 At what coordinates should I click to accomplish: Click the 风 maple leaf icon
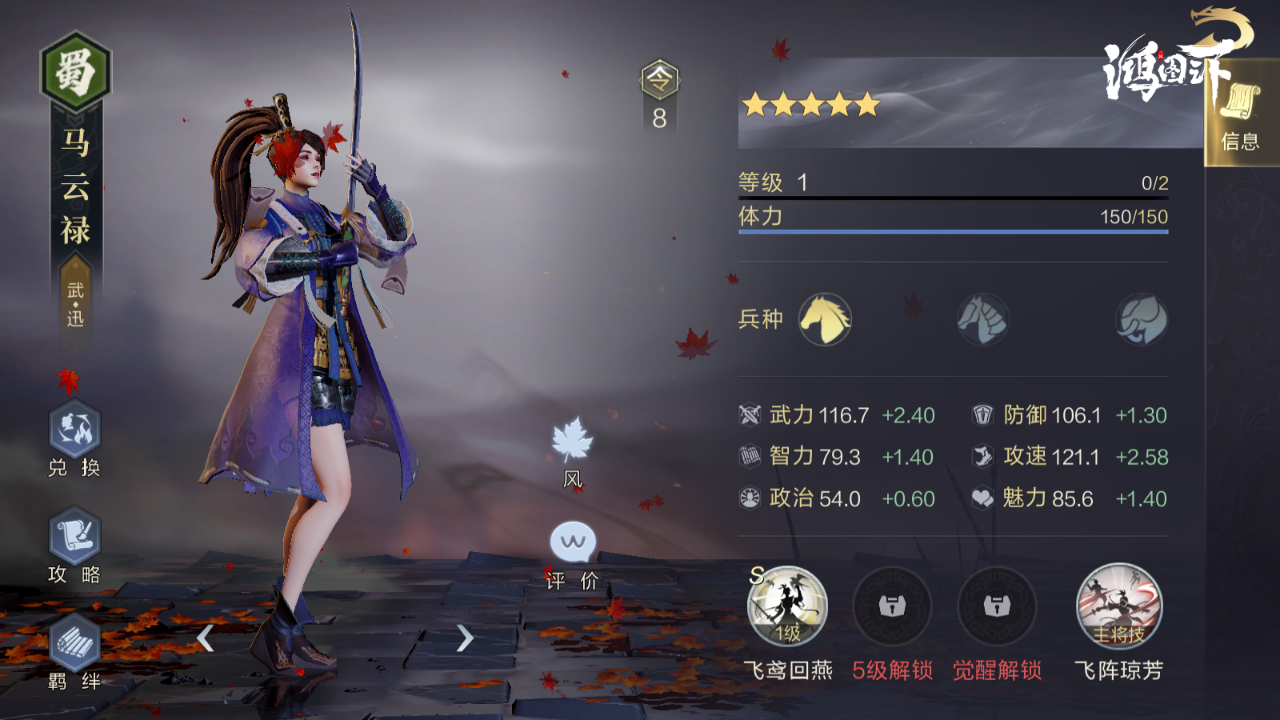point(573,441)
